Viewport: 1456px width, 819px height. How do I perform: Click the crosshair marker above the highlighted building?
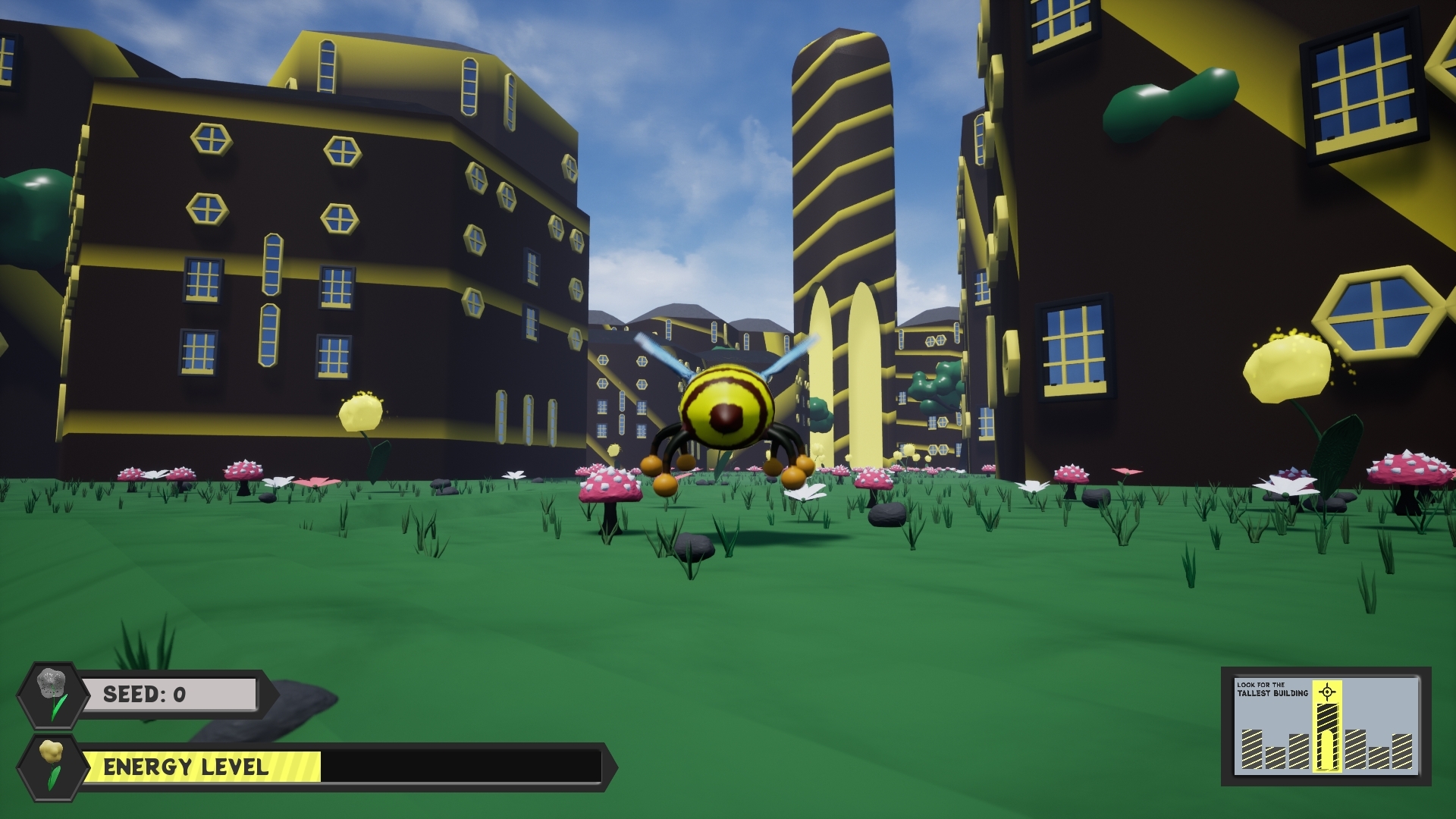point(1327,692)
